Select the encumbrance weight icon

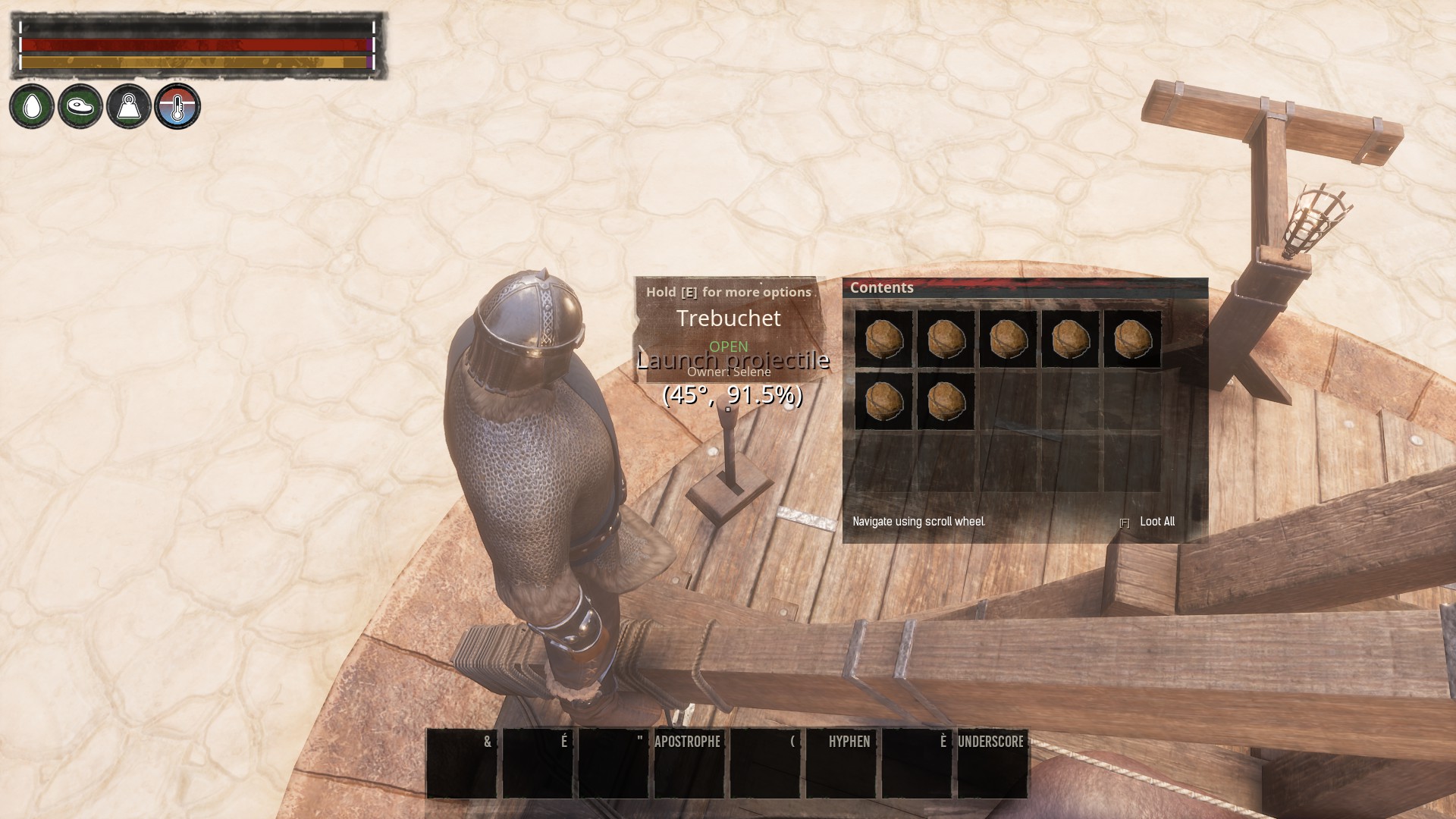click(x=129, y=106)
